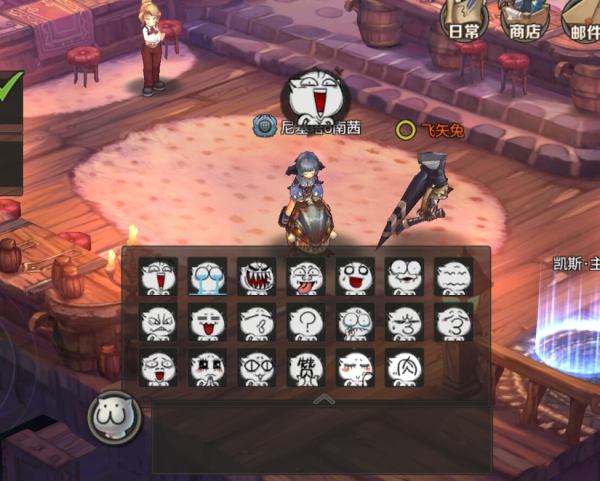Viewport: 600px width, 481px height.
Task: Open the 商店 shop
Action: coord(524,20)
